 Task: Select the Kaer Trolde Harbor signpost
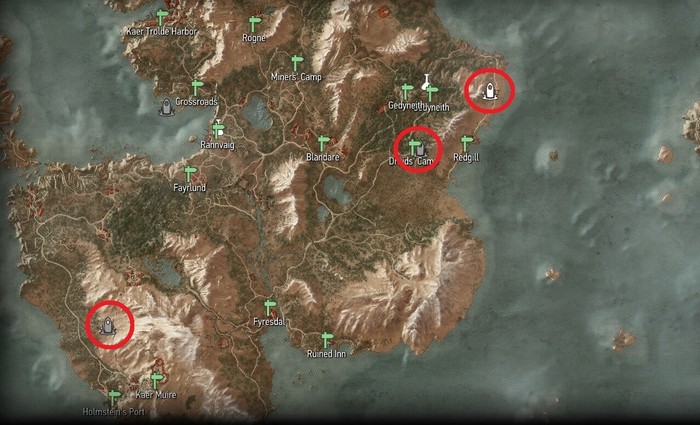tap(162, 17)
